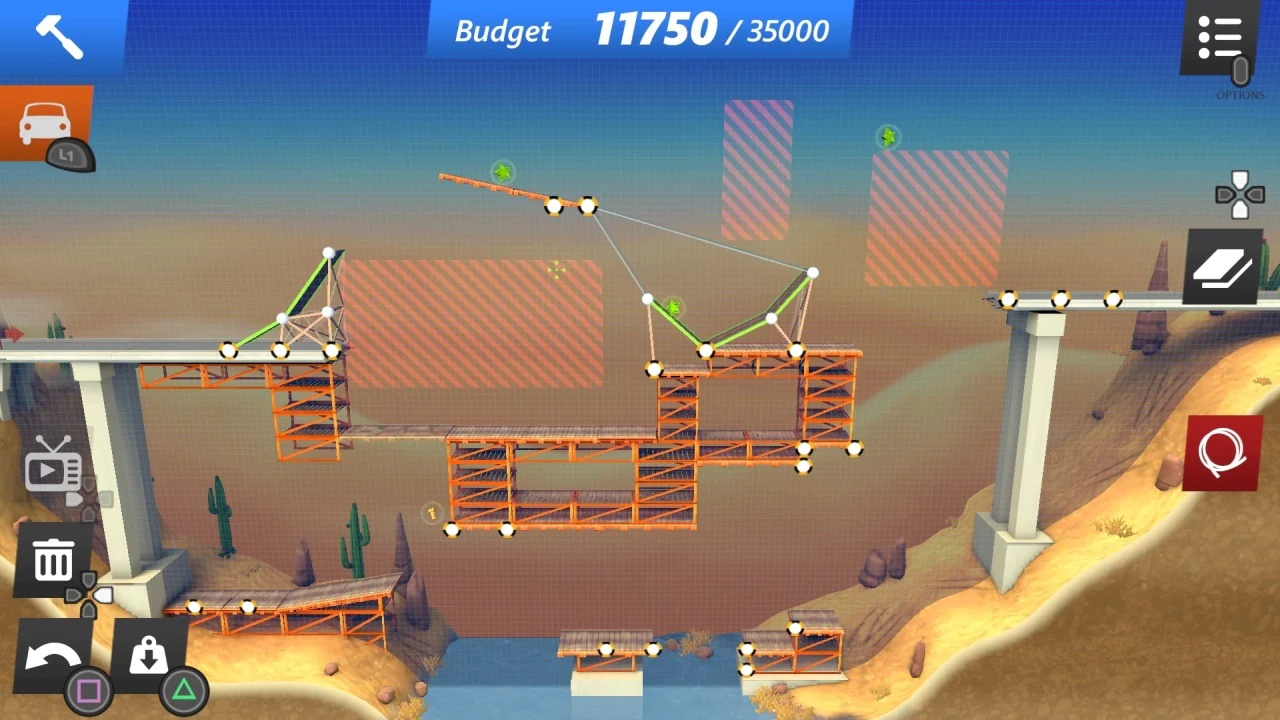Open the Options menu
Viewport: 1280px width, 720px height.
coord(1220,35)
